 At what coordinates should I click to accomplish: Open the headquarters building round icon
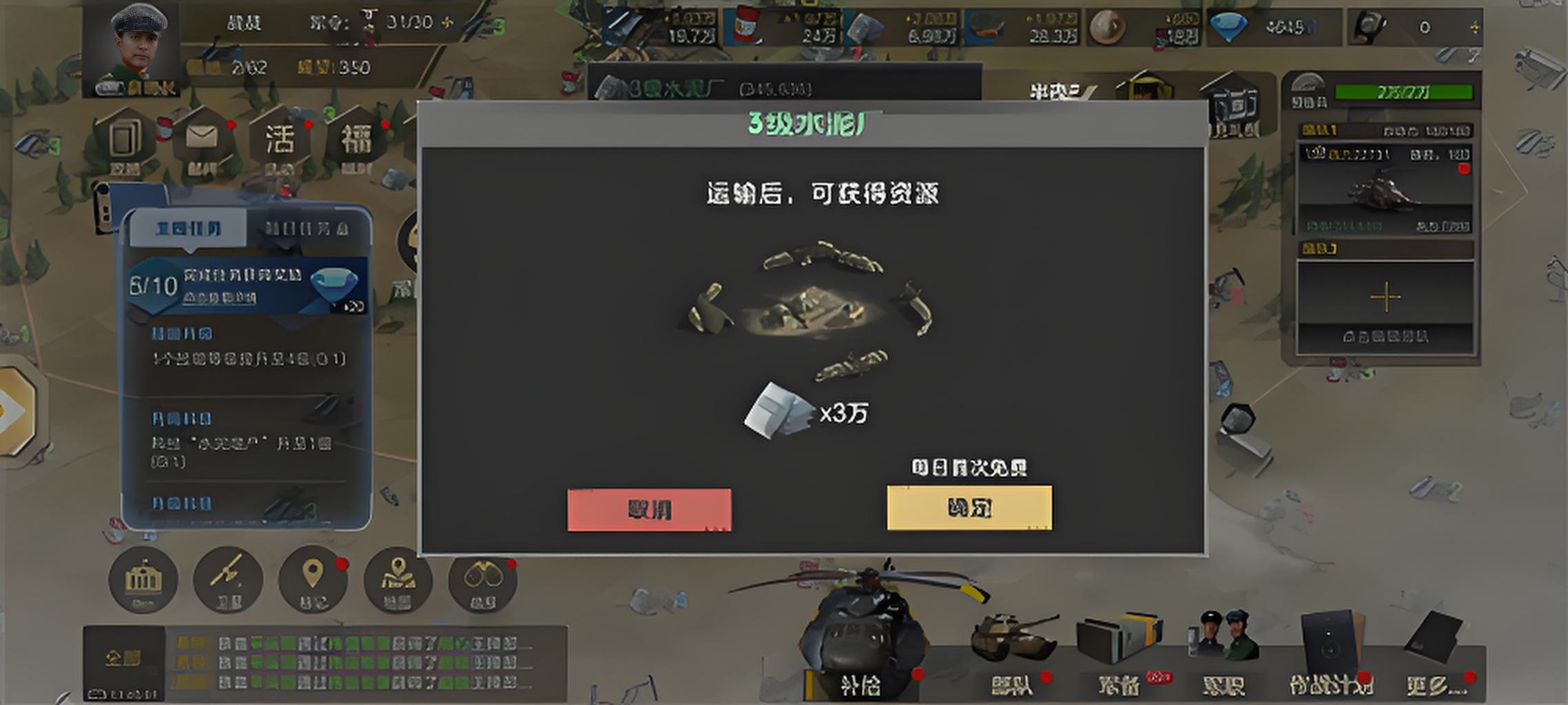[x=143, y=580]
